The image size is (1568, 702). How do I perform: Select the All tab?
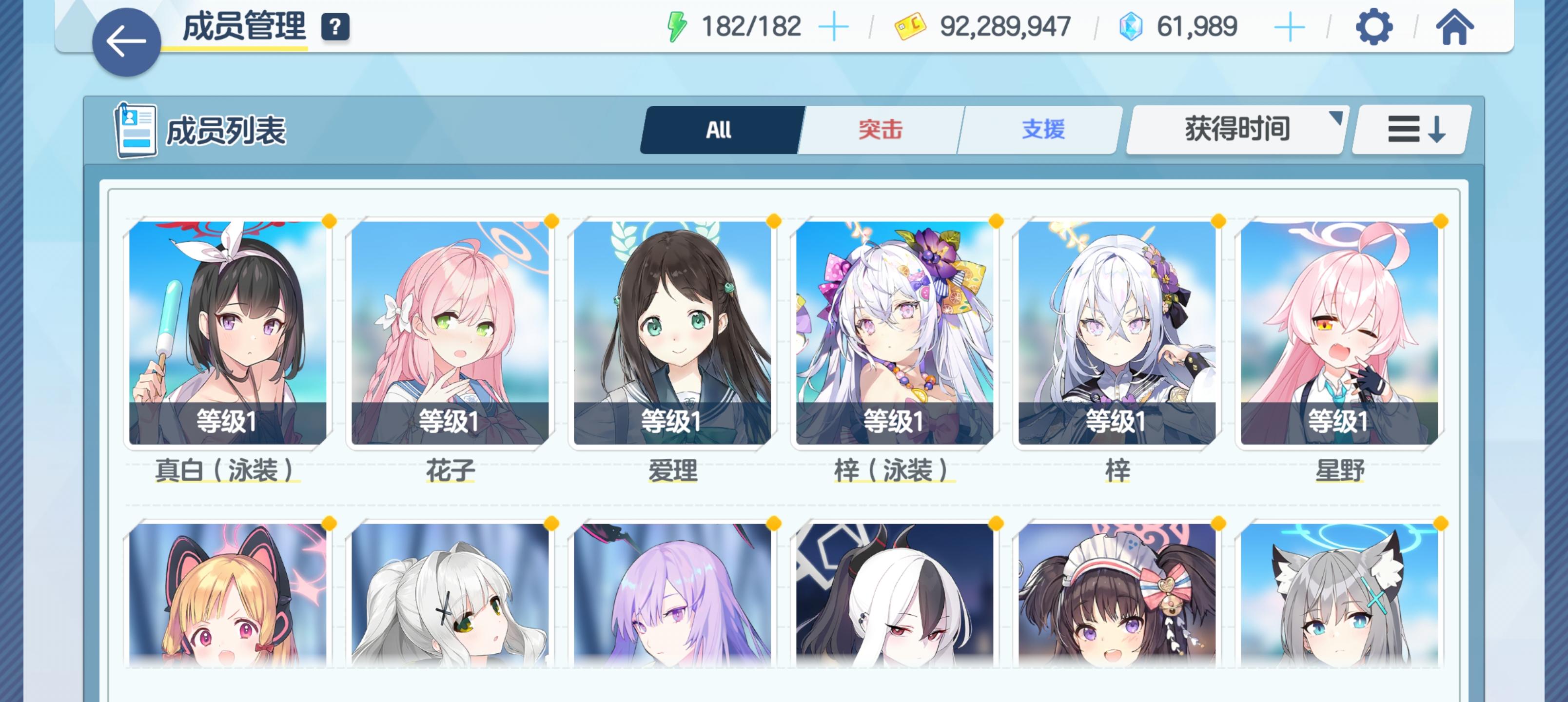coord(720,129)
